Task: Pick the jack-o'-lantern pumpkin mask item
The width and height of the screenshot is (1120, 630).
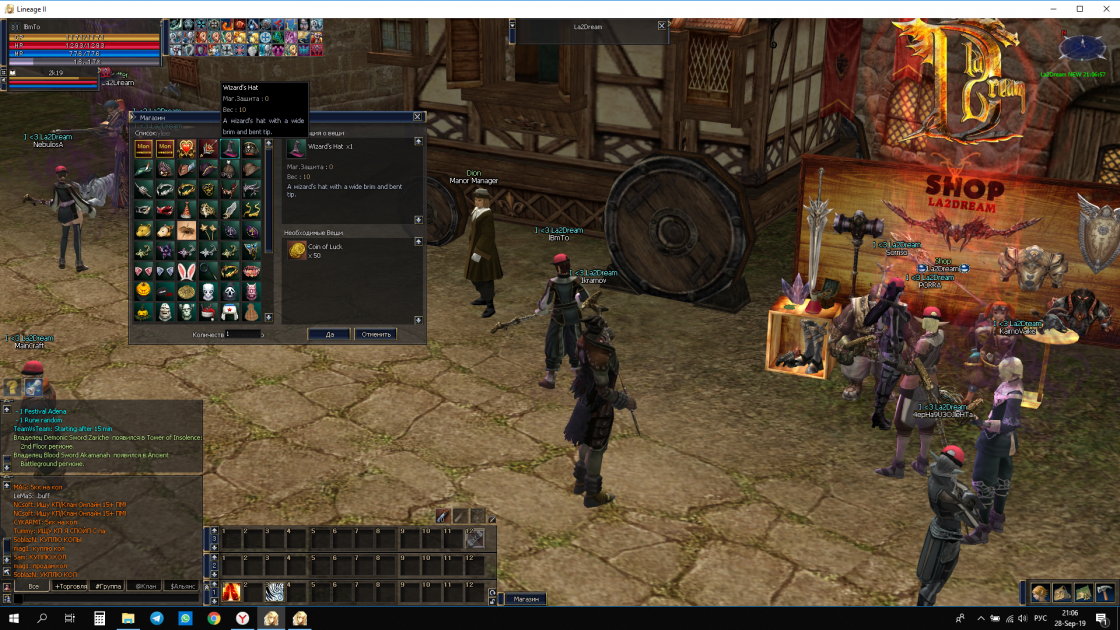Action: [x=144, y=291]
